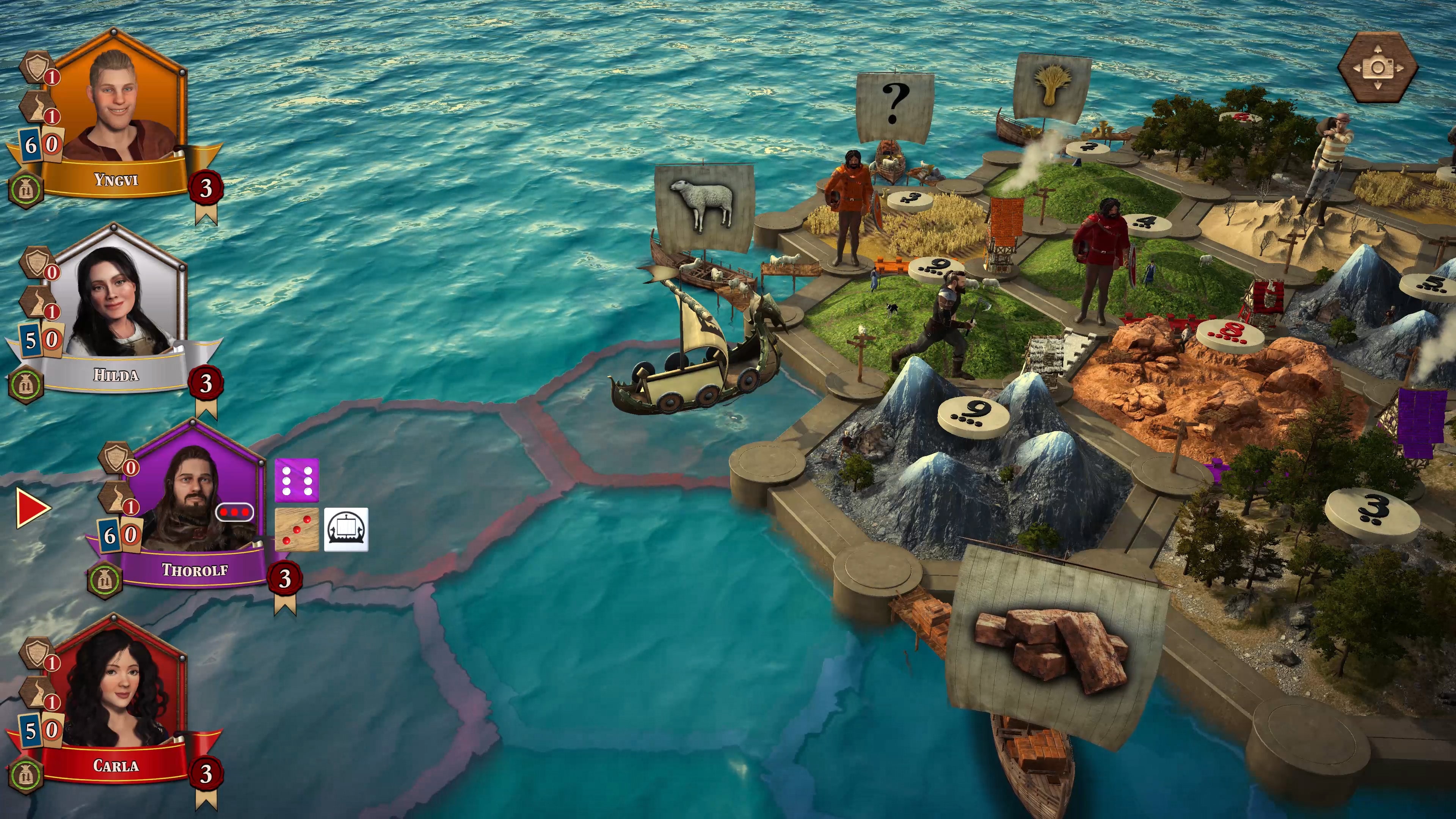Click the right arrow of the camera control
The height and width of the screenshot is (819, 1456).
point(1400,68)
